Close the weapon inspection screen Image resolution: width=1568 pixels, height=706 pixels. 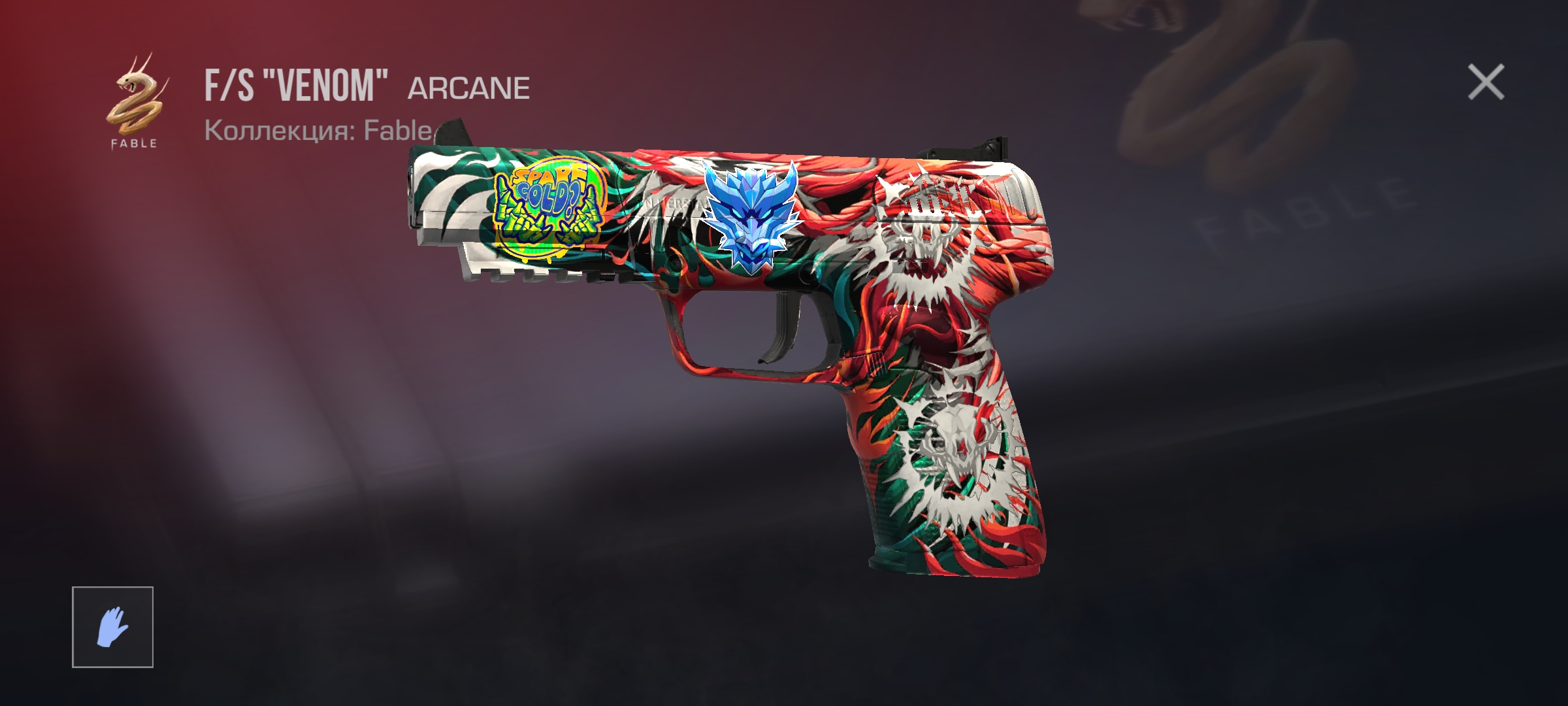click(1486, 82)
